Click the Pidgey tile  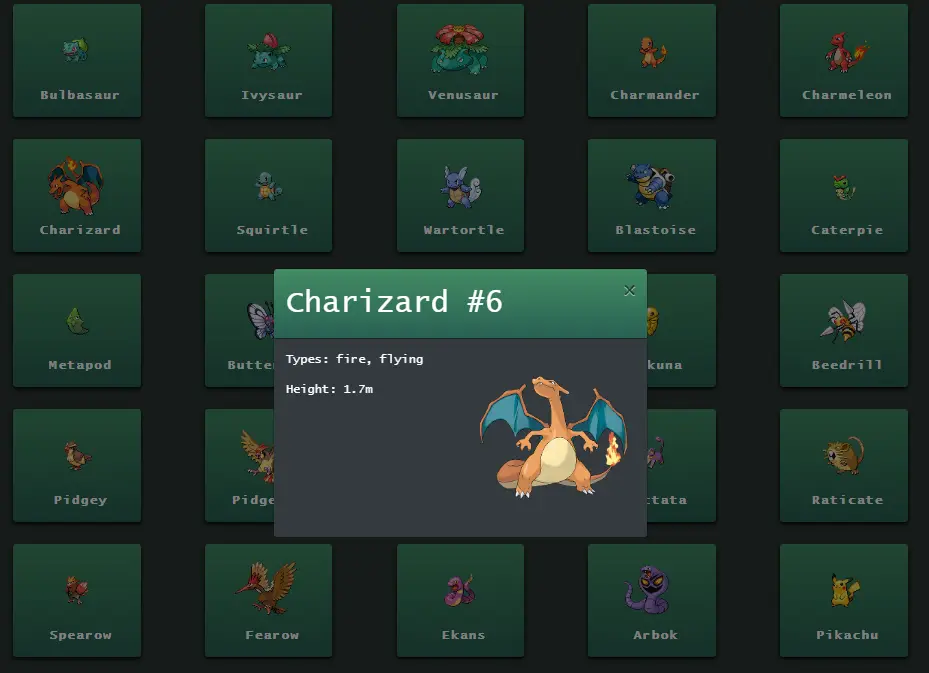[77, 465]
